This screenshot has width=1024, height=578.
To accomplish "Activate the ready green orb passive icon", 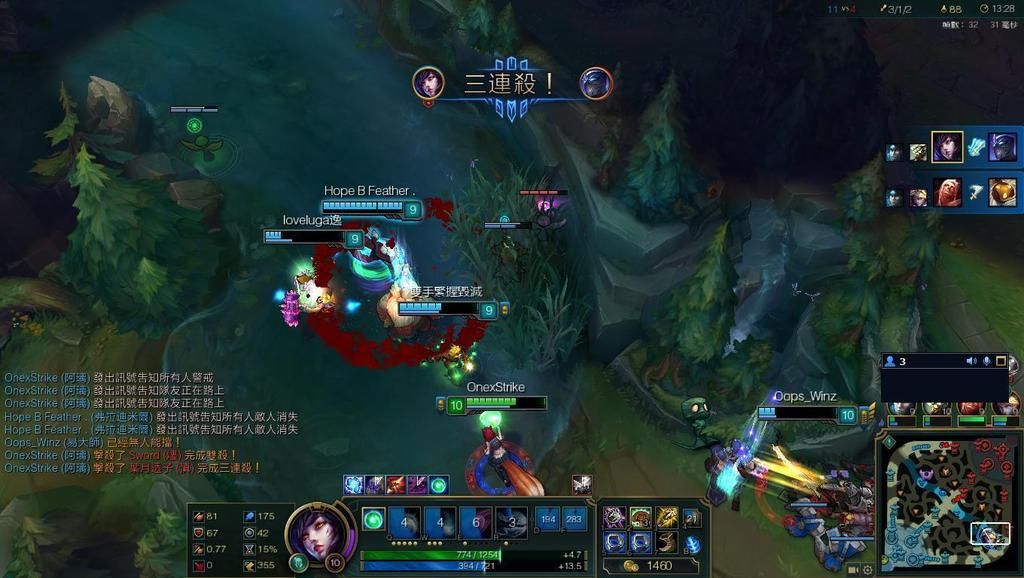I will pos(373,520).
